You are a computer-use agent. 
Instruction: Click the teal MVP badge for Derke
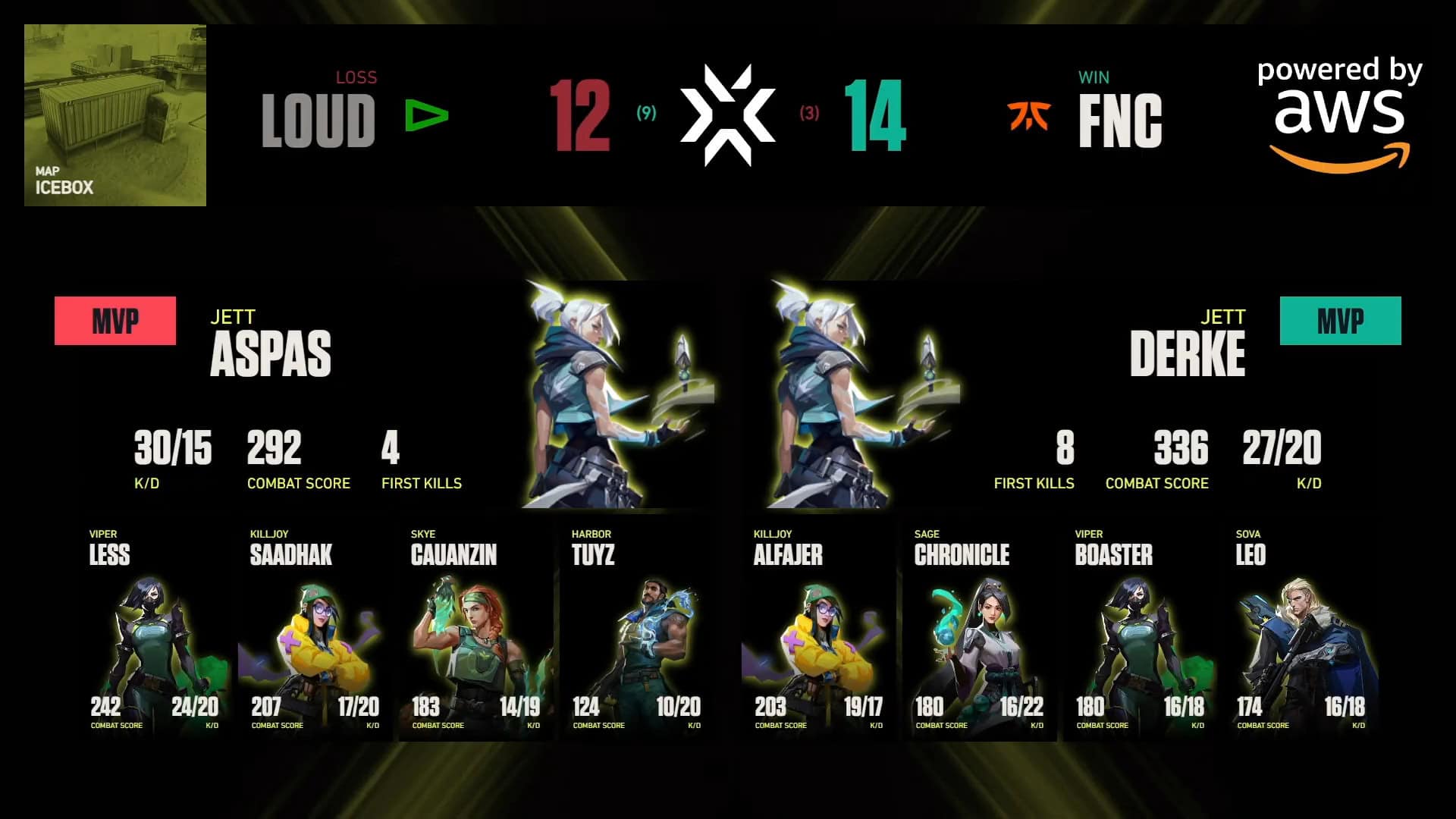[x=1339, y=320]
